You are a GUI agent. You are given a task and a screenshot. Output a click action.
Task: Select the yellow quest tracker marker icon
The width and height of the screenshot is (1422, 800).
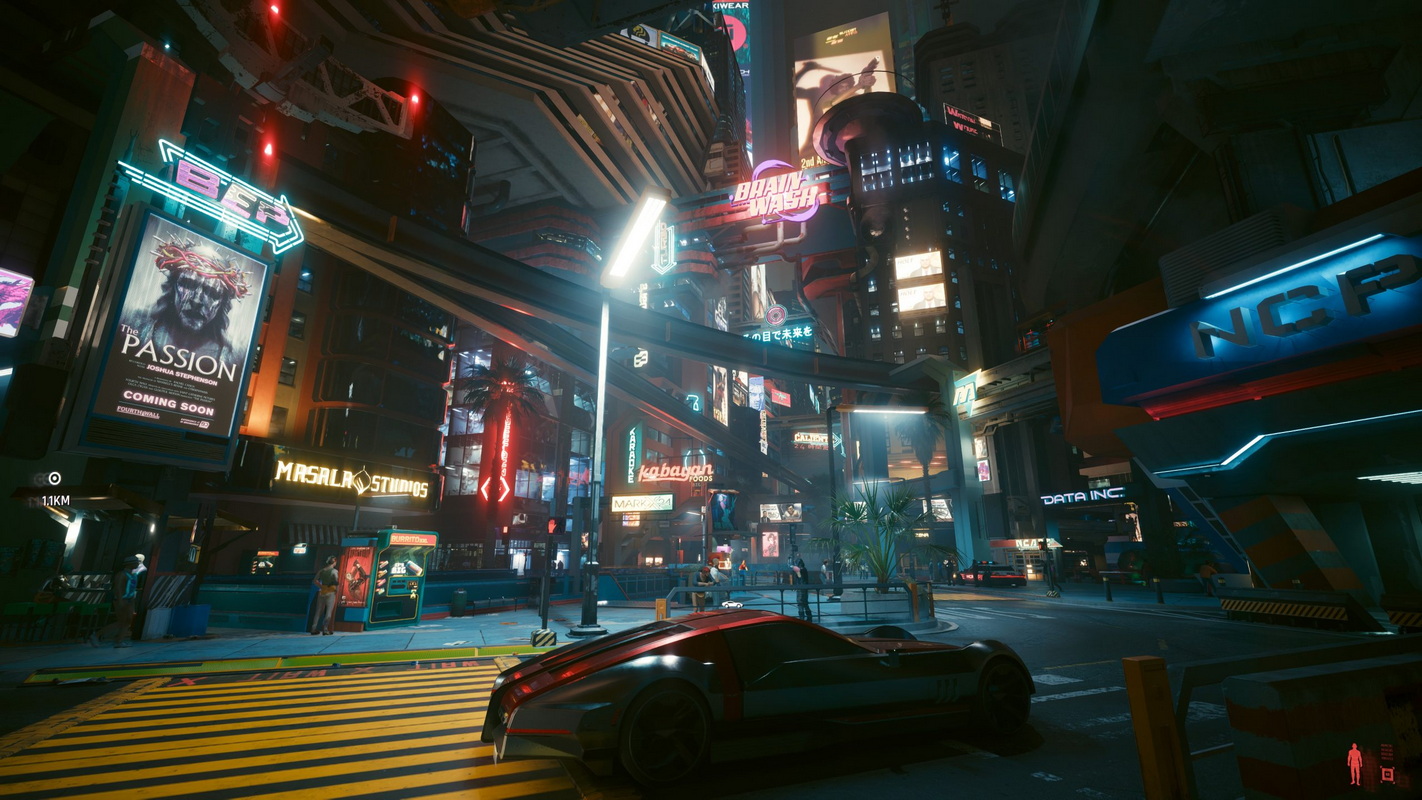coord(54,478)
